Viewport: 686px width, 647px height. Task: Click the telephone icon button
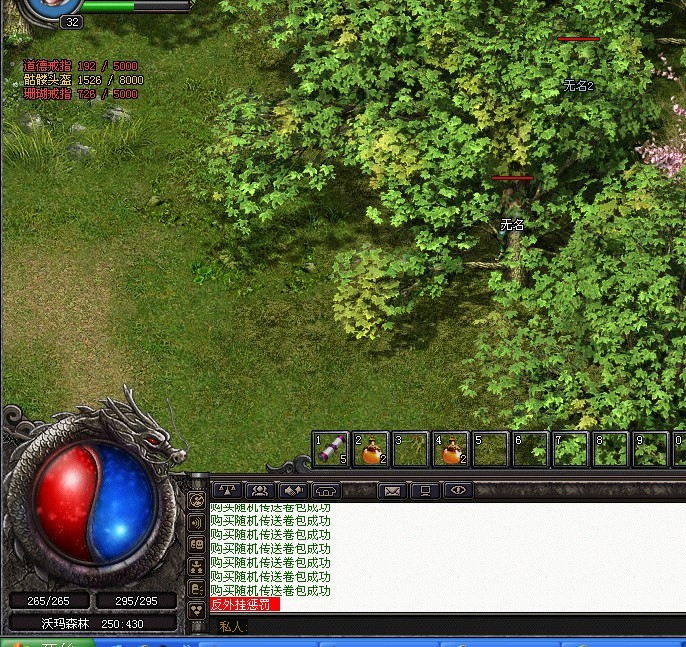pyautogui.click(x=325, y=490)
